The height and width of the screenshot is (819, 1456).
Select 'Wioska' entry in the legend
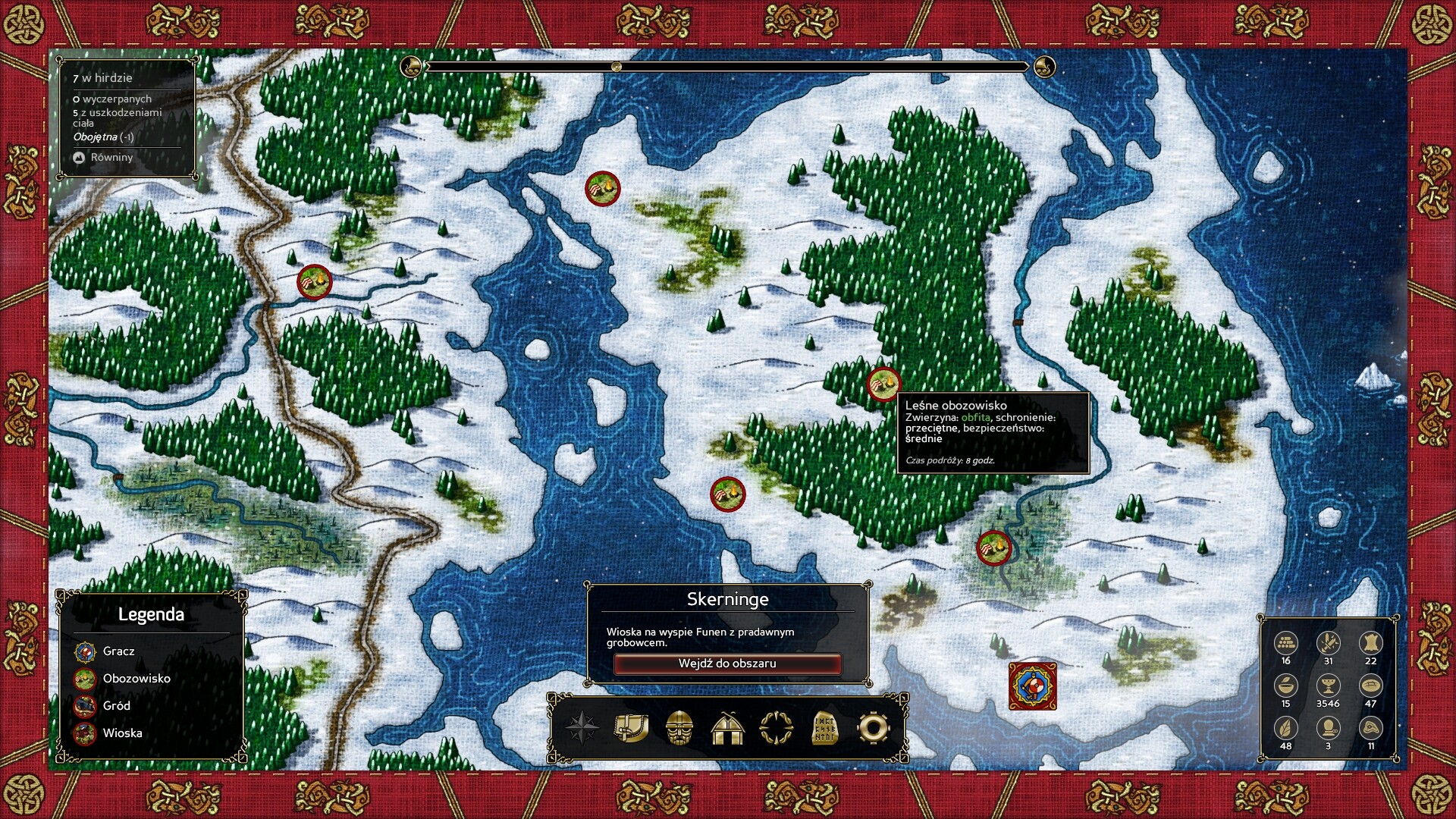coord(122,733)
